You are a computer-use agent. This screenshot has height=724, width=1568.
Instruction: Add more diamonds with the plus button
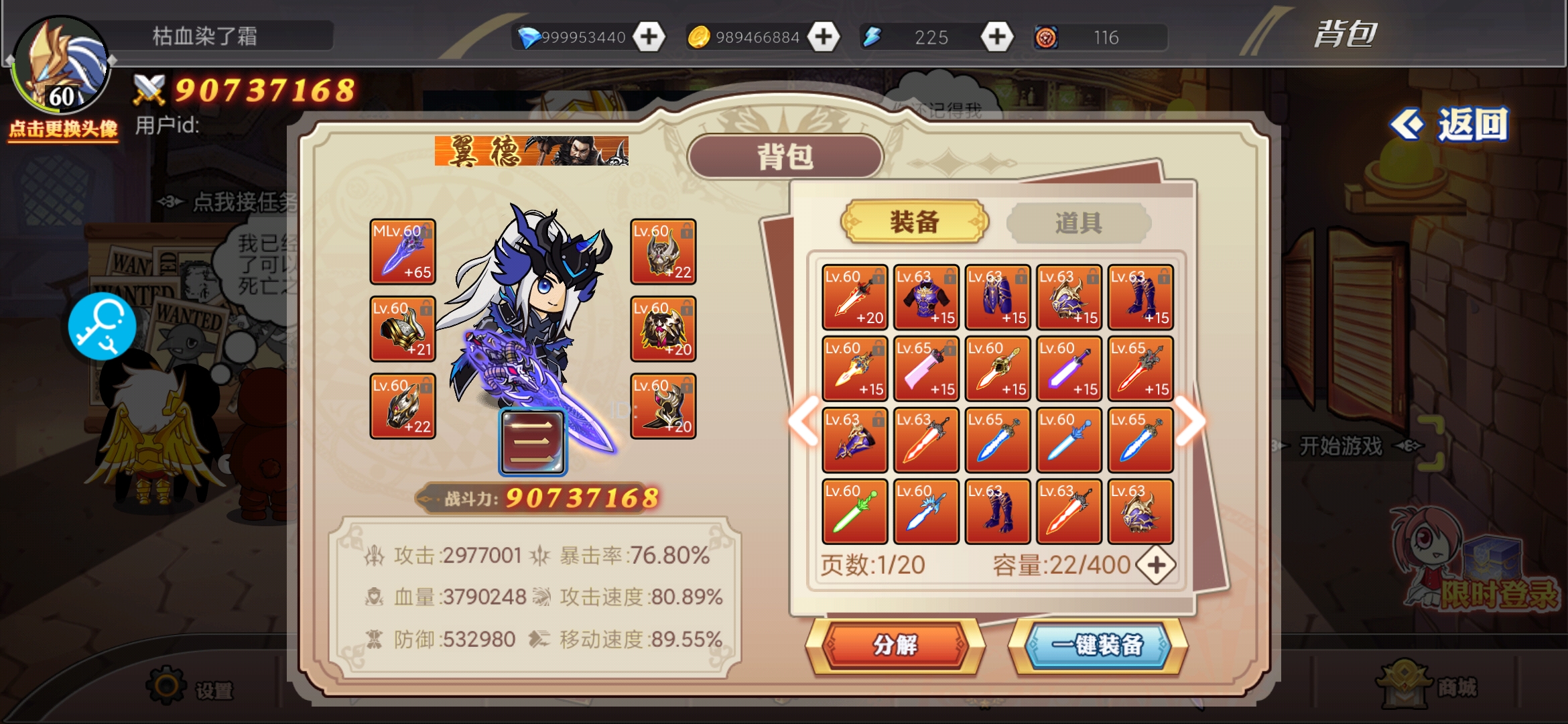coord(649,37)
